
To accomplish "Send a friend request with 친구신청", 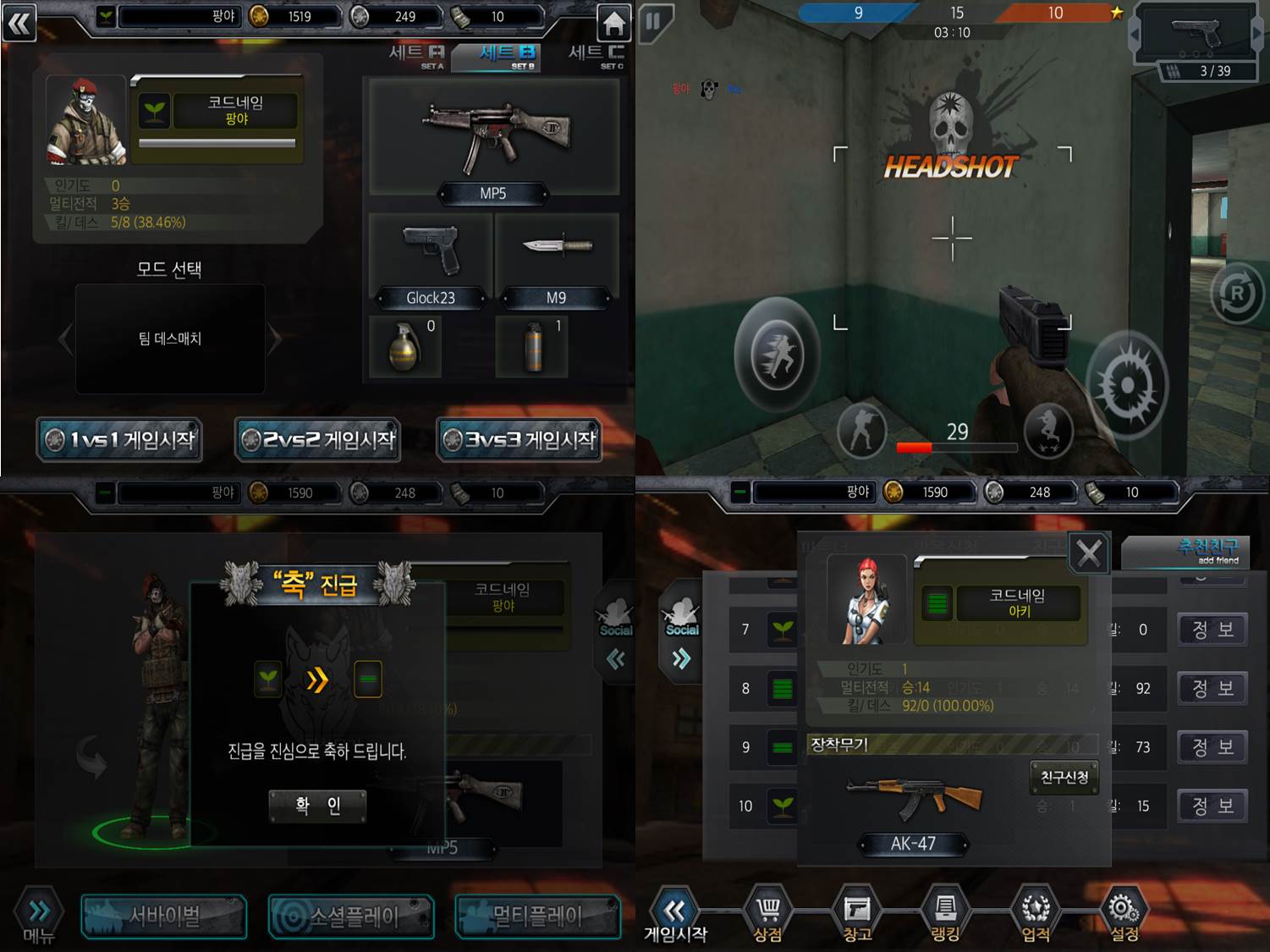I will point(1064,777).
